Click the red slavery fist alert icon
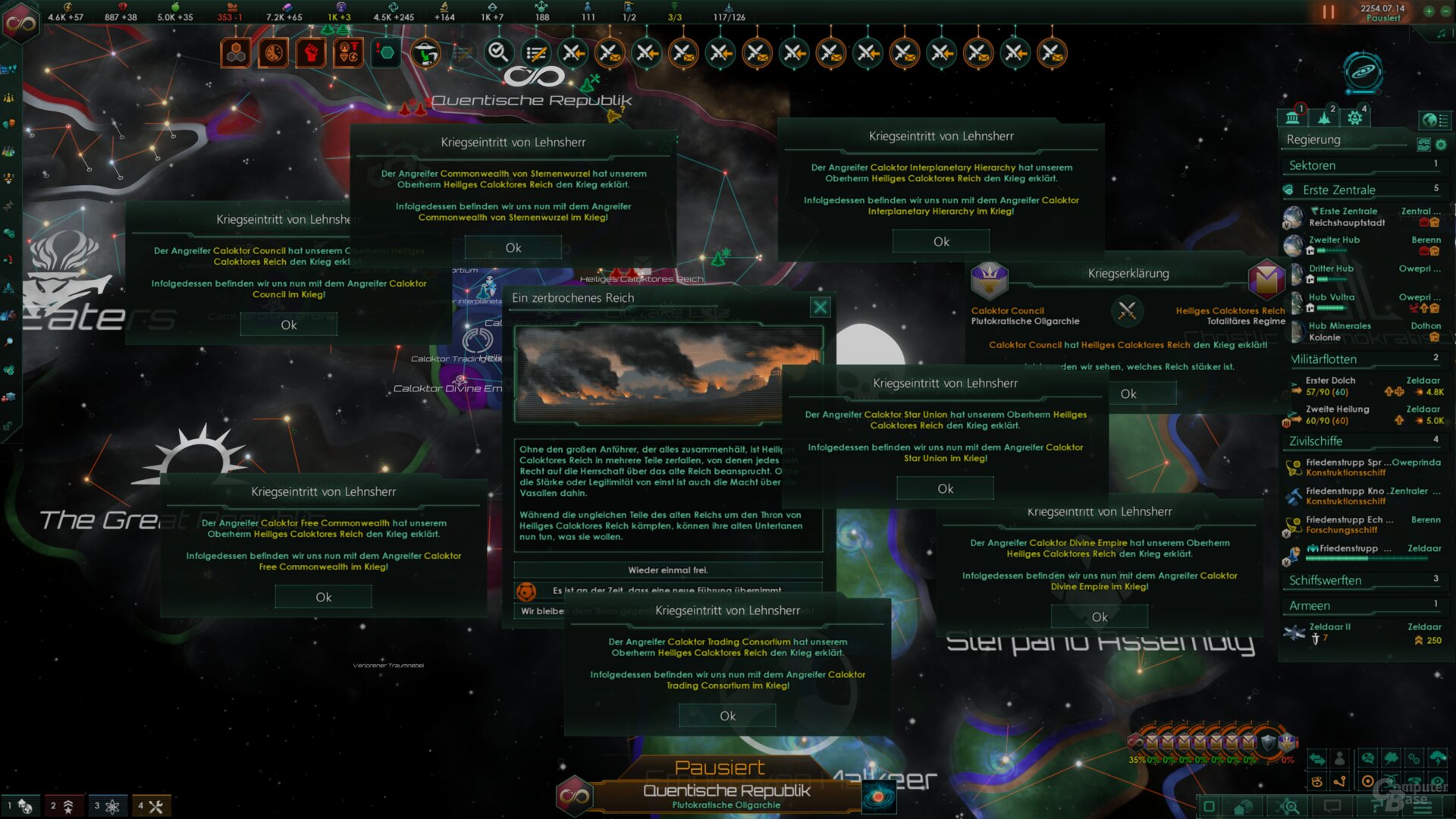This screenshot has width=1456, height=819. [x=310, y=52]
